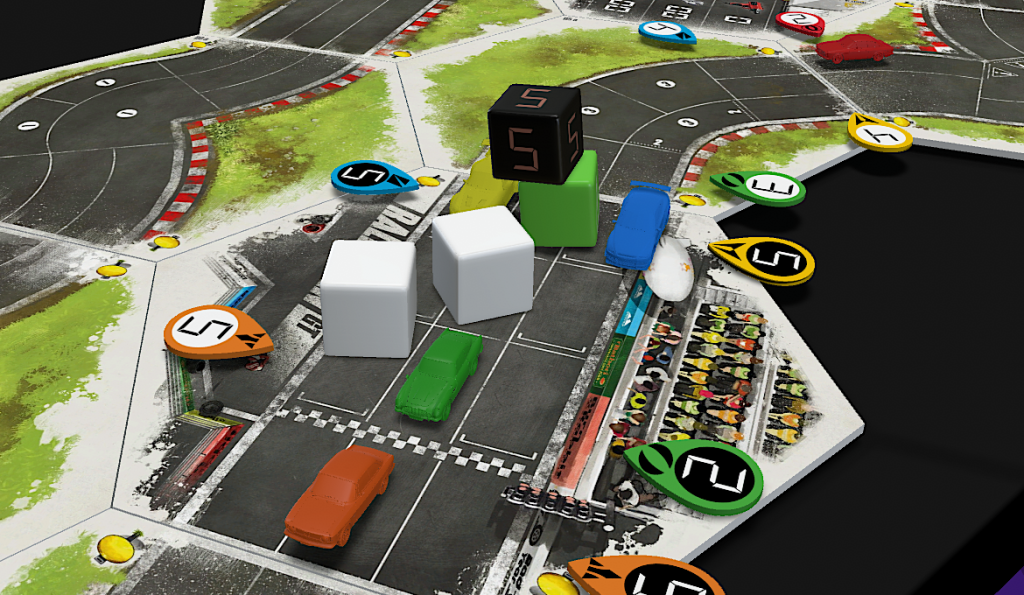Pick the red gear token
This screenshot has height=595, width=1024.
pos(800,21)
